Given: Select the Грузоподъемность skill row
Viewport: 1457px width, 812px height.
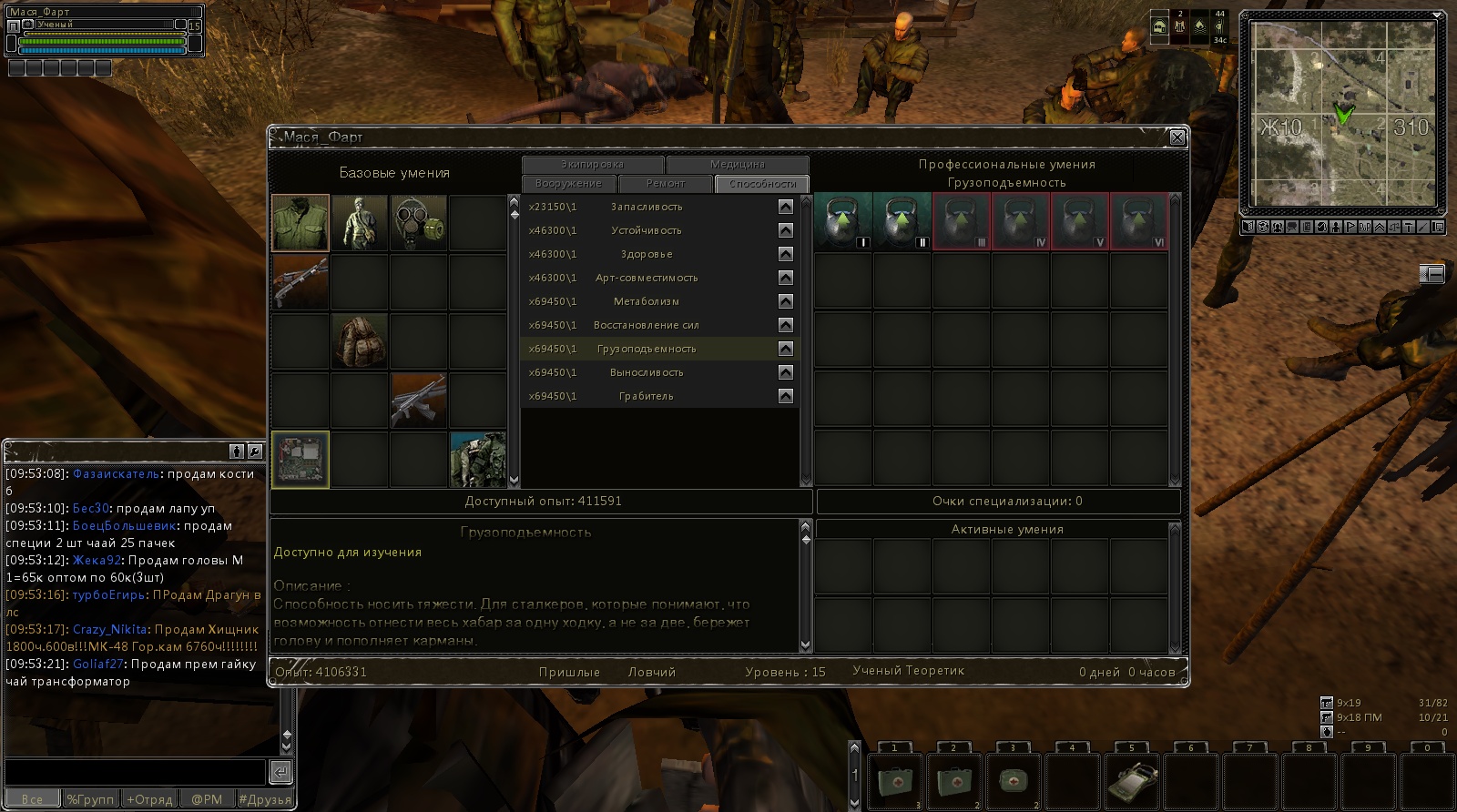Looking at the screenshot, I should 646,349.
